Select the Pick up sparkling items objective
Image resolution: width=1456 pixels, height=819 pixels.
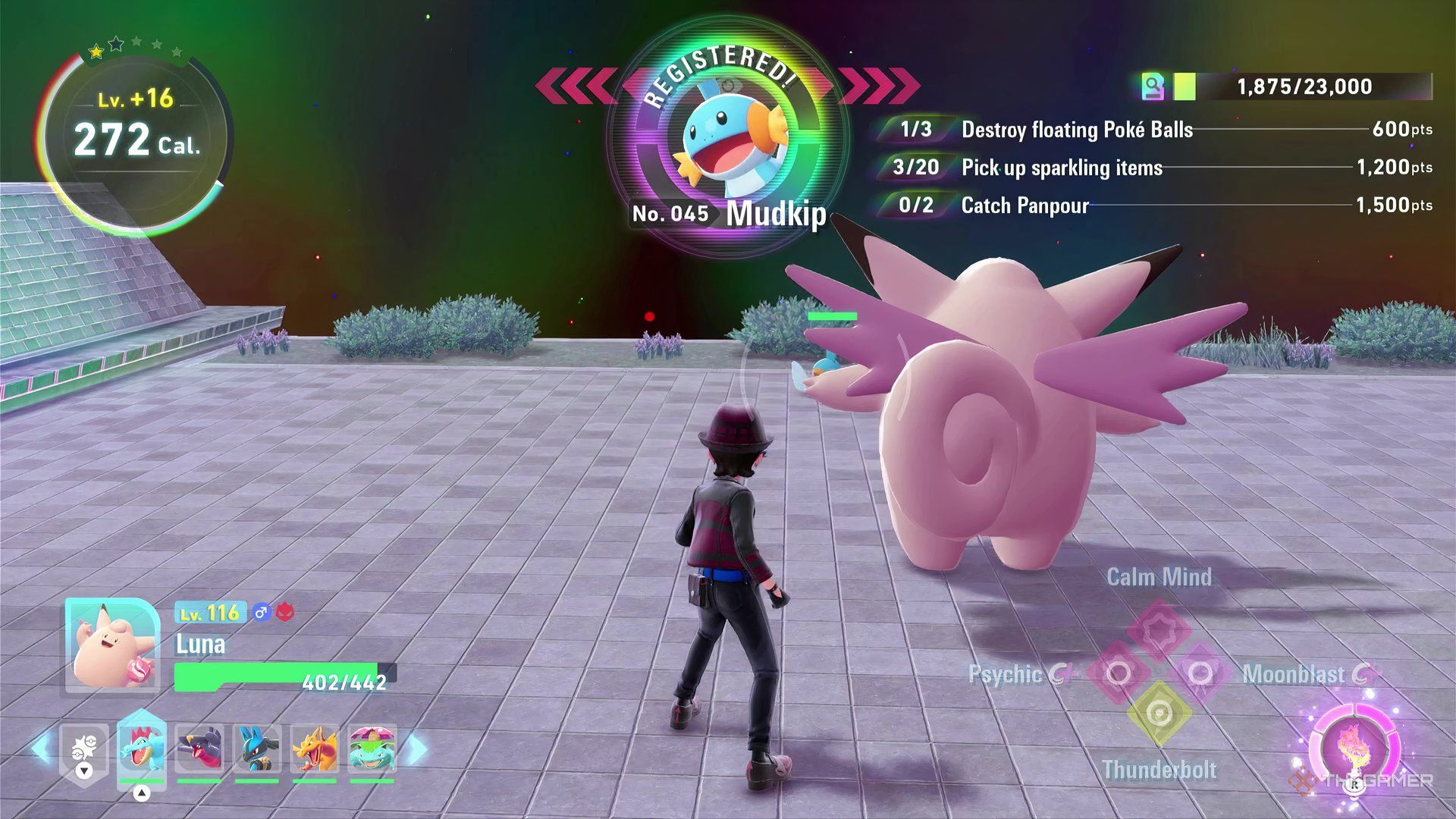[1062, 168]
